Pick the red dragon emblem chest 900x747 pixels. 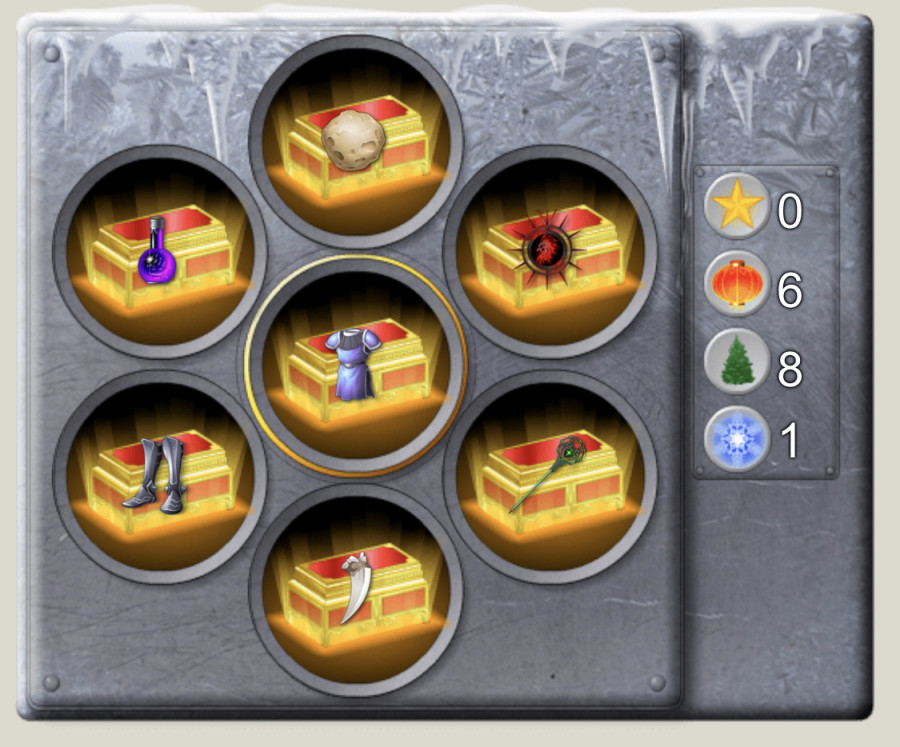coord(550,251)
